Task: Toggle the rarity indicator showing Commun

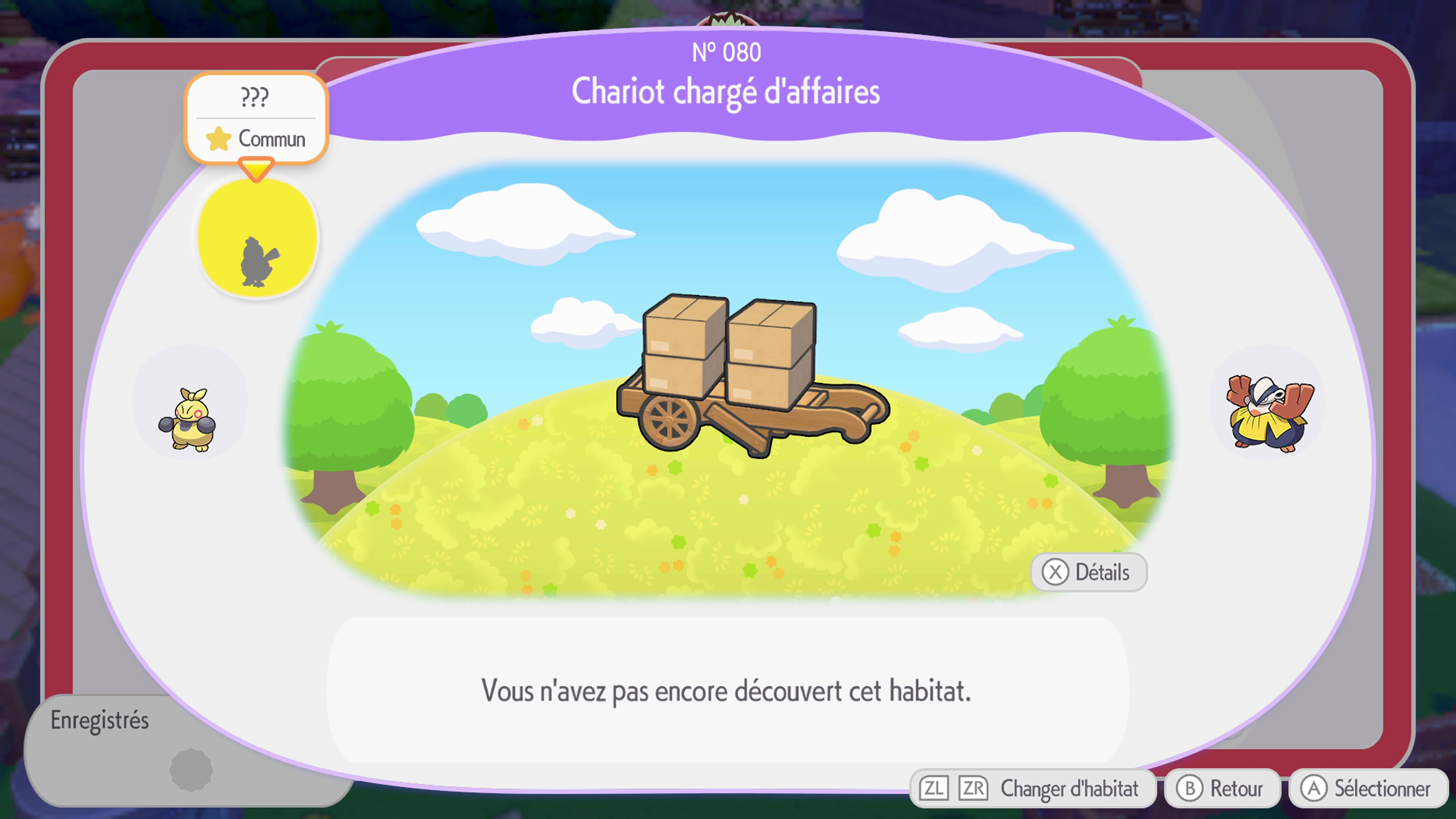Action: (257, 139)
